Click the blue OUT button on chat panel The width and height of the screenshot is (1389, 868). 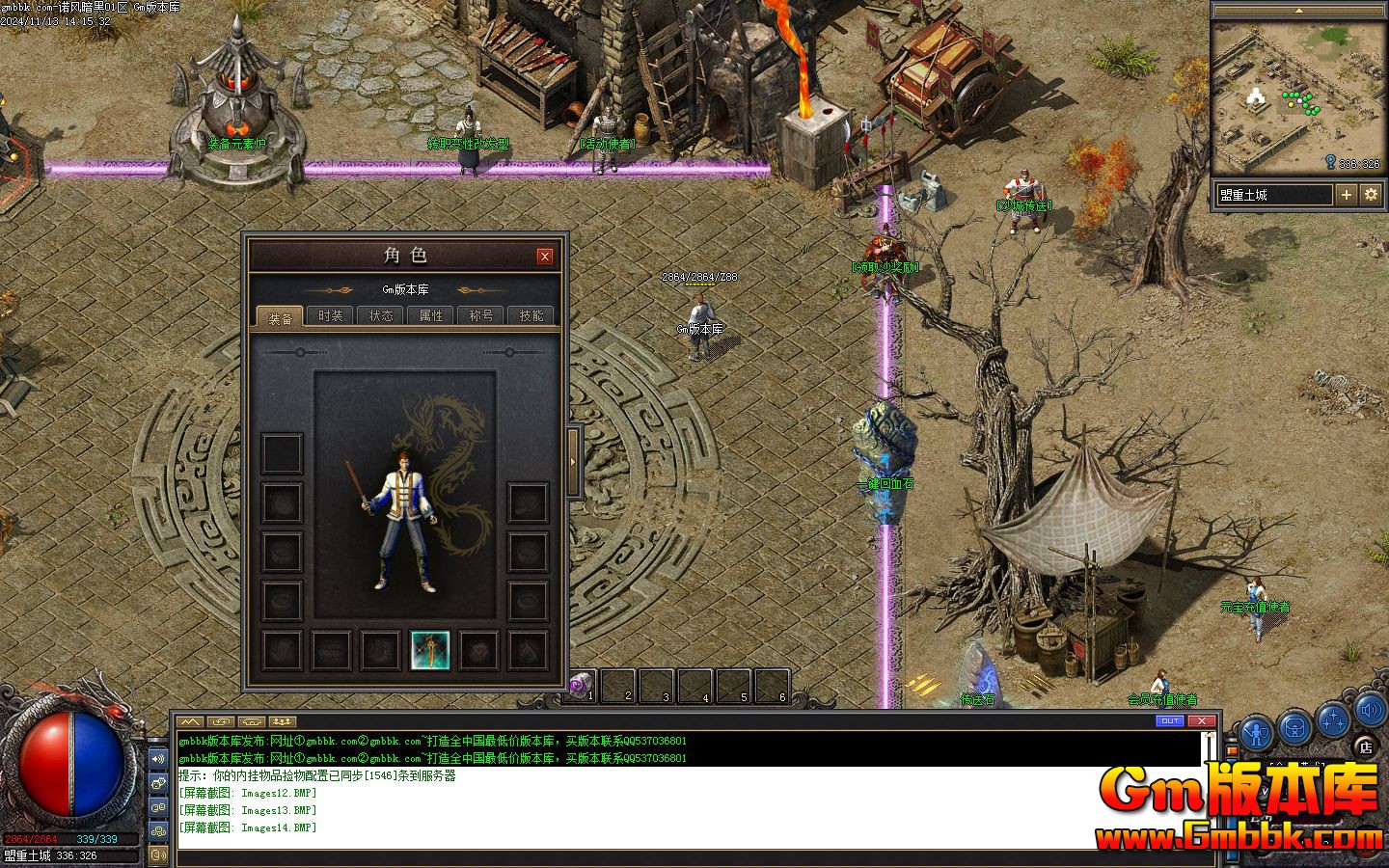click(x=1169, y=720)
